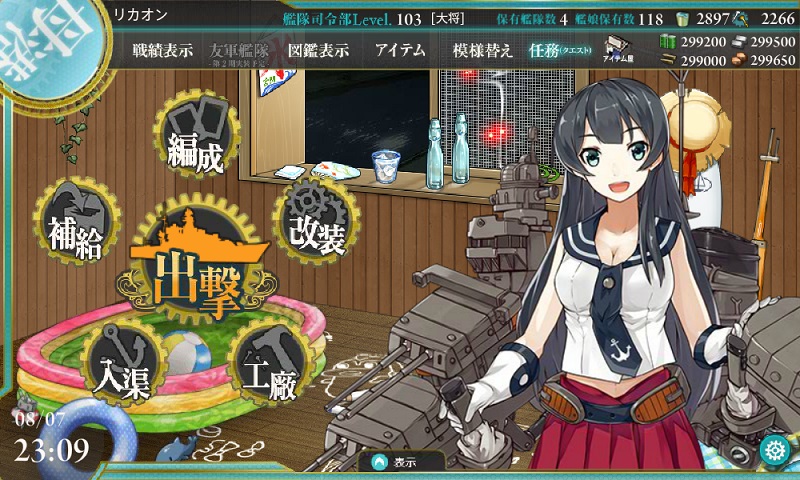Open the 入渠 repair dock
The width and height of the screenshot is (800, 480).
click(x=124, y=364)
